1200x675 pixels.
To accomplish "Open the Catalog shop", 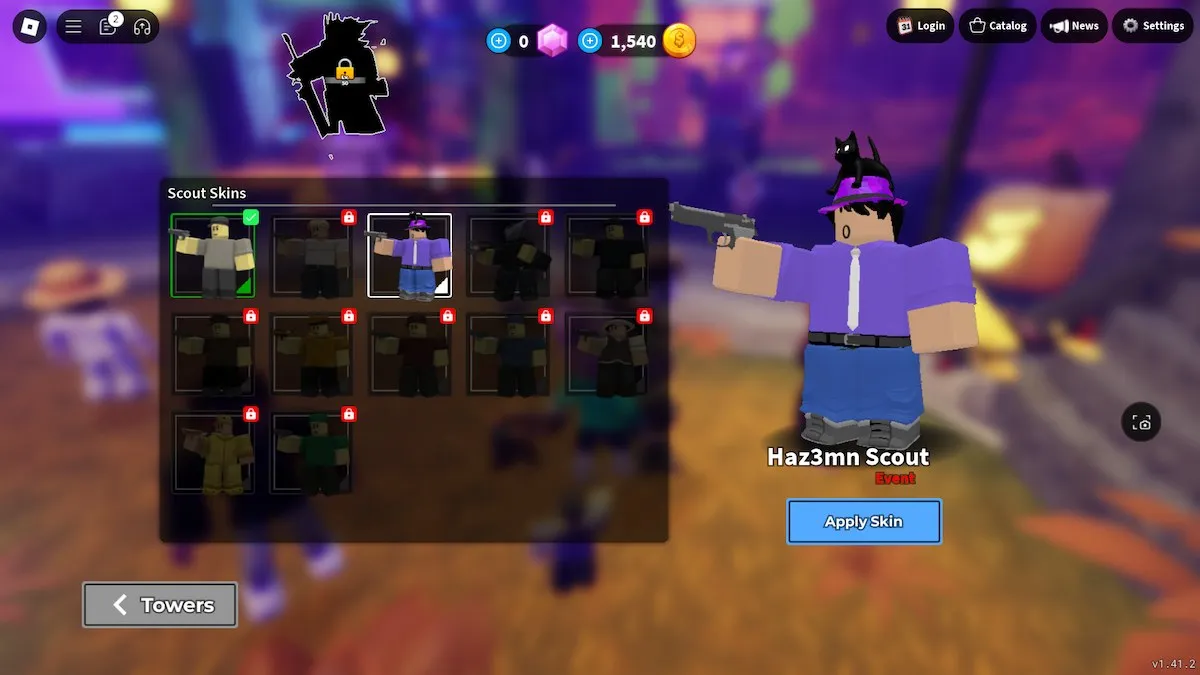I will pos(998,26).
